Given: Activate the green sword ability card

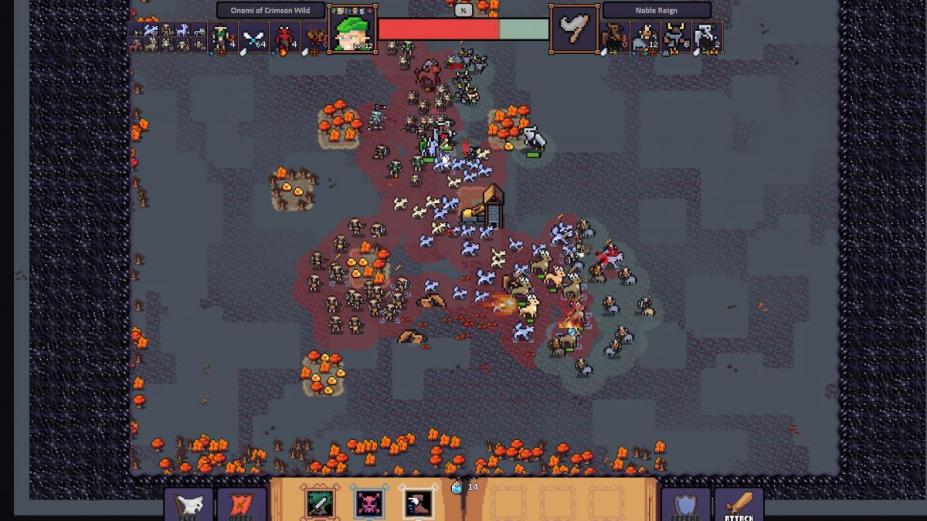Looking at the screenshot, I should [x=320, y=502].
